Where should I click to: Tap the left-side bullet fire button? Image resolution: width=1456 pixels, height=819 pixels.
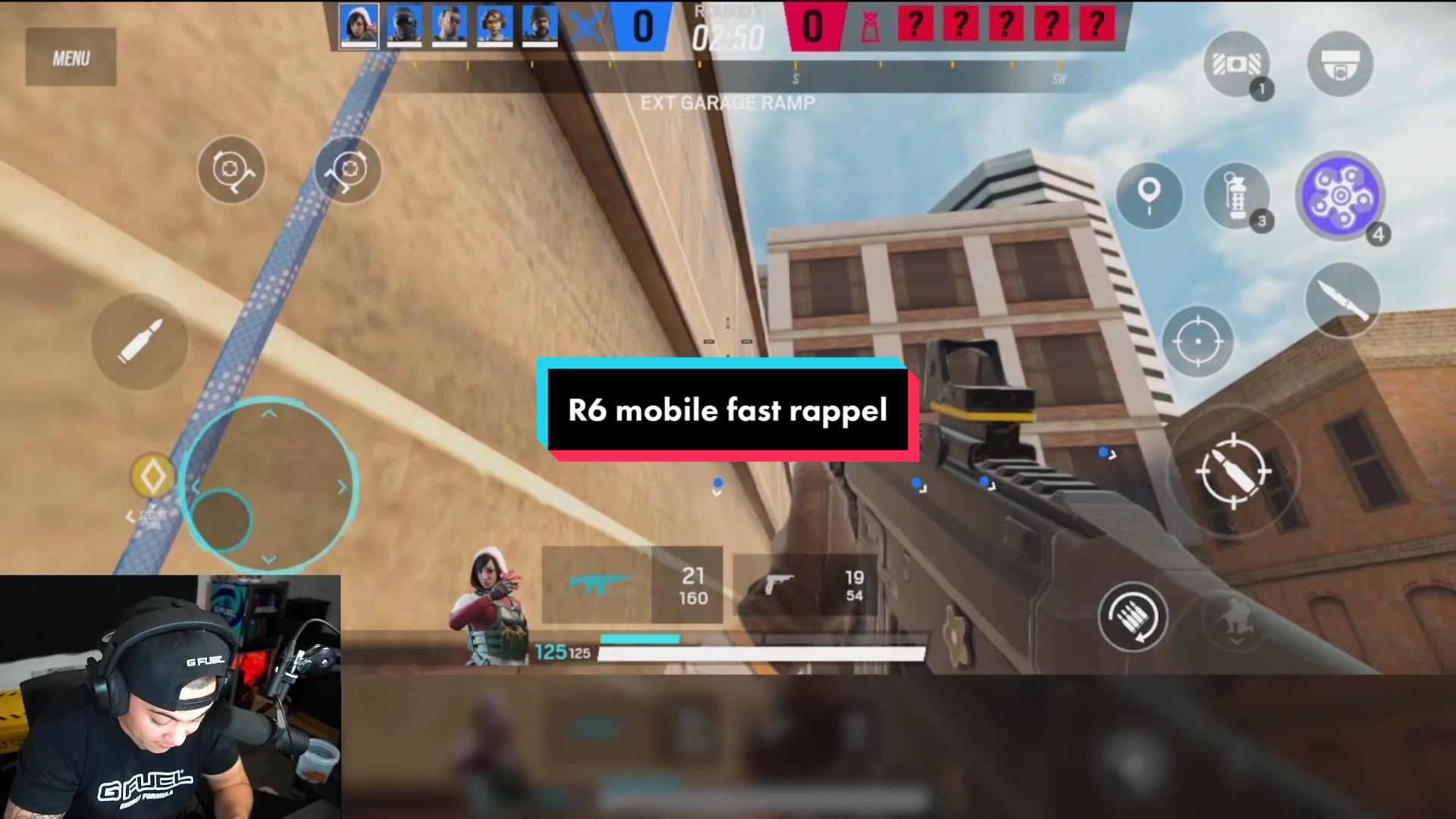coord(140,341)
